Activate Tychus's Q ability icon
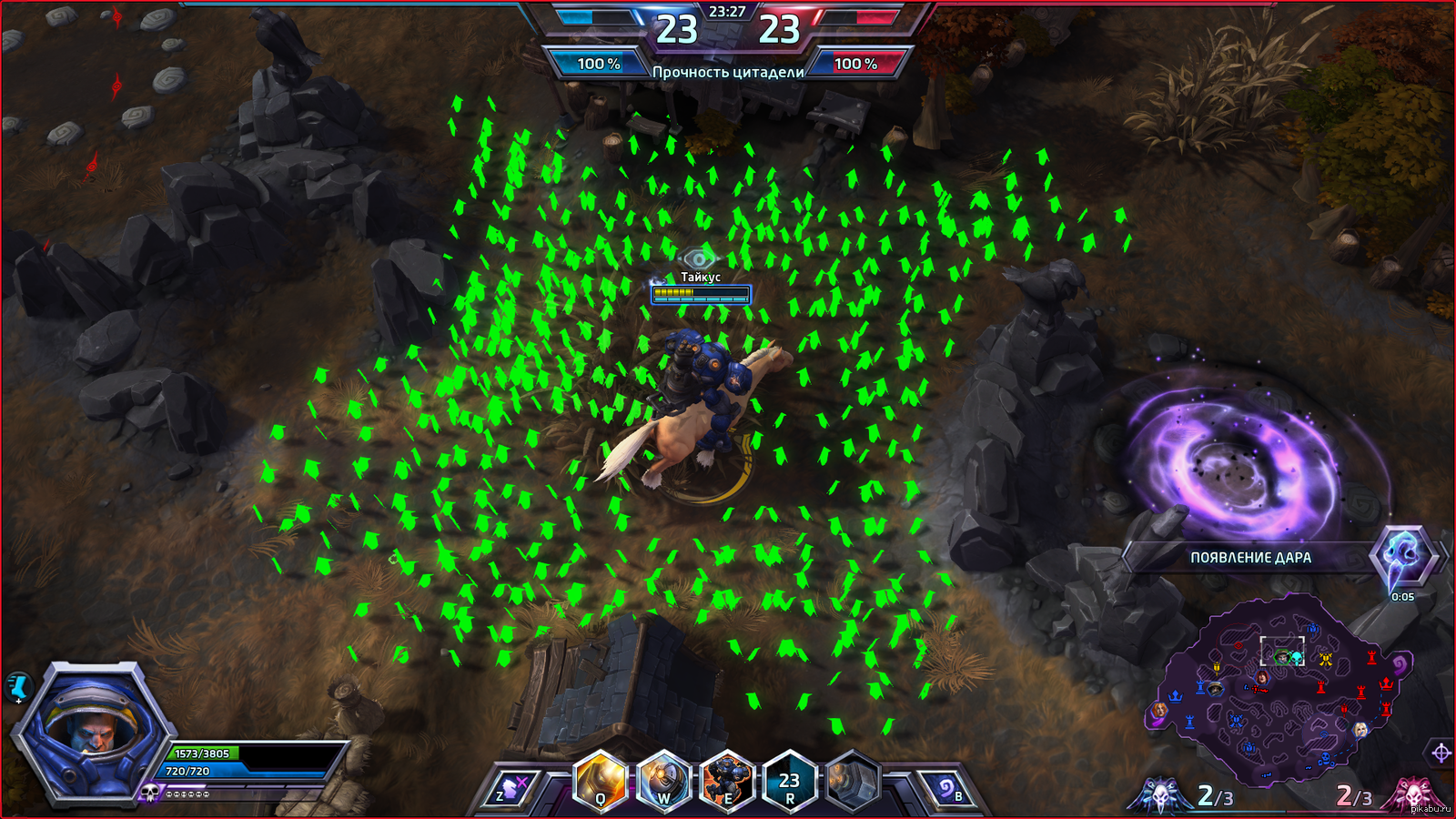 tap(601, 783)
